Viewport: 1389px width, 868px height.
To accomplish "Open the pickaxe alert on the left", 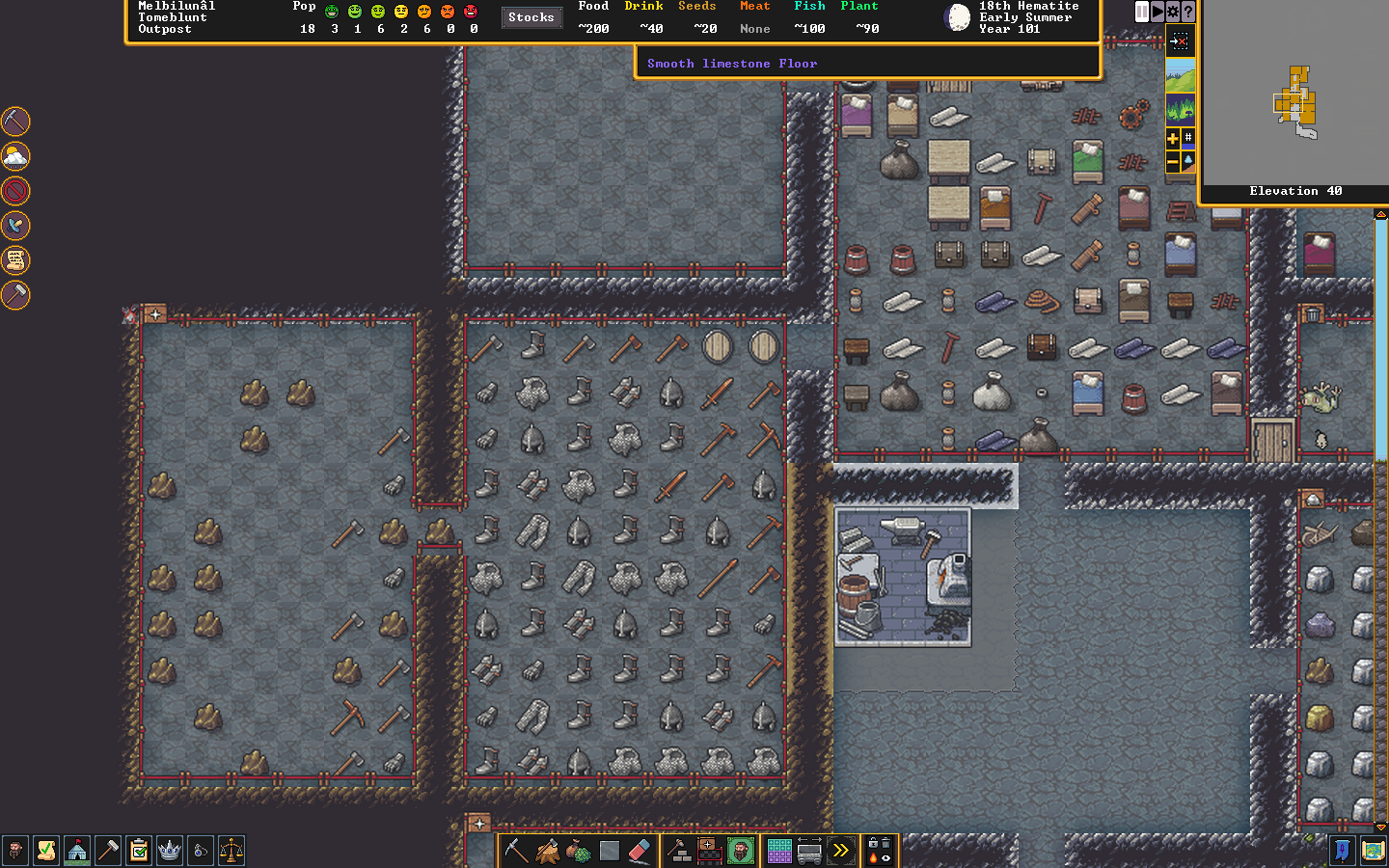I will click(x=15, y=121).
